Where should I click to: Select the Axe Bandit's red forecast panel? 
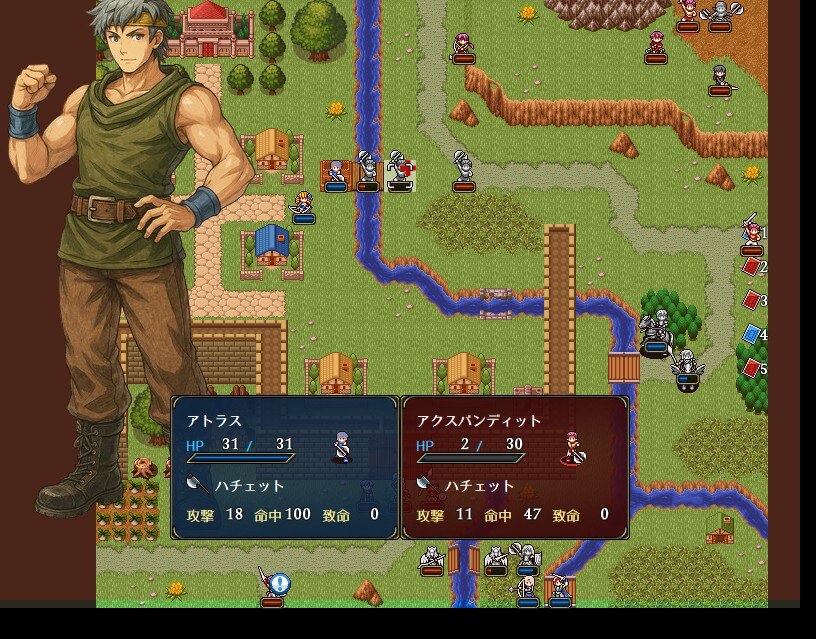coord(515,467)
